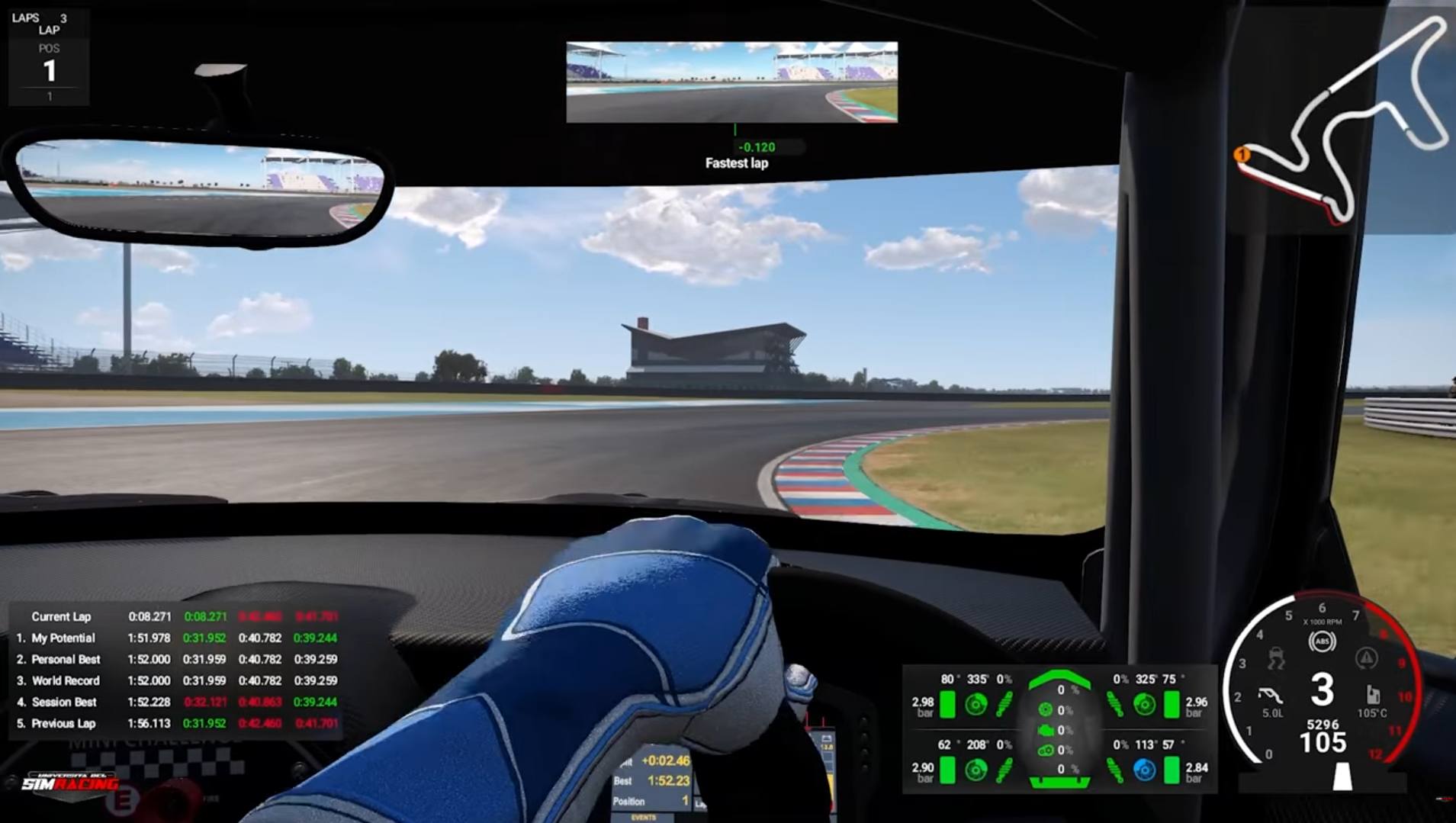
Task: Select the water temperature icon at 105°C
Action: tap(1373, 696)
